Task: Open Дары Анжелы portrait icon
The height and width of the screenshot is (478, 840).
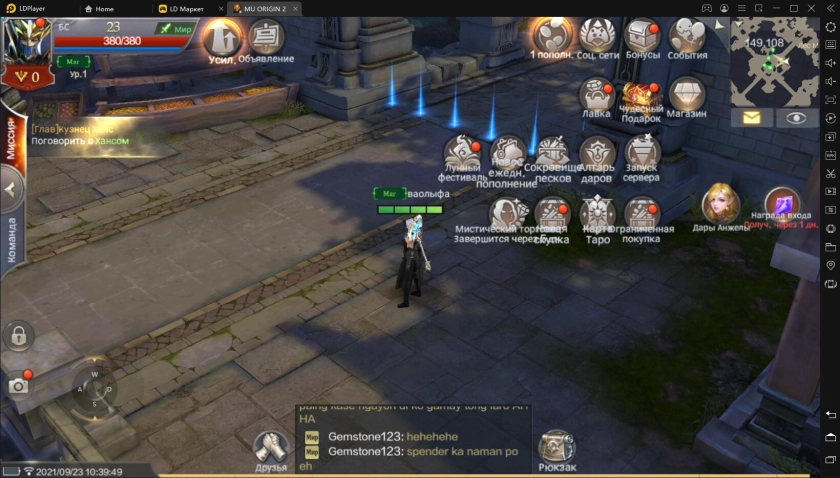Action: 720,204
